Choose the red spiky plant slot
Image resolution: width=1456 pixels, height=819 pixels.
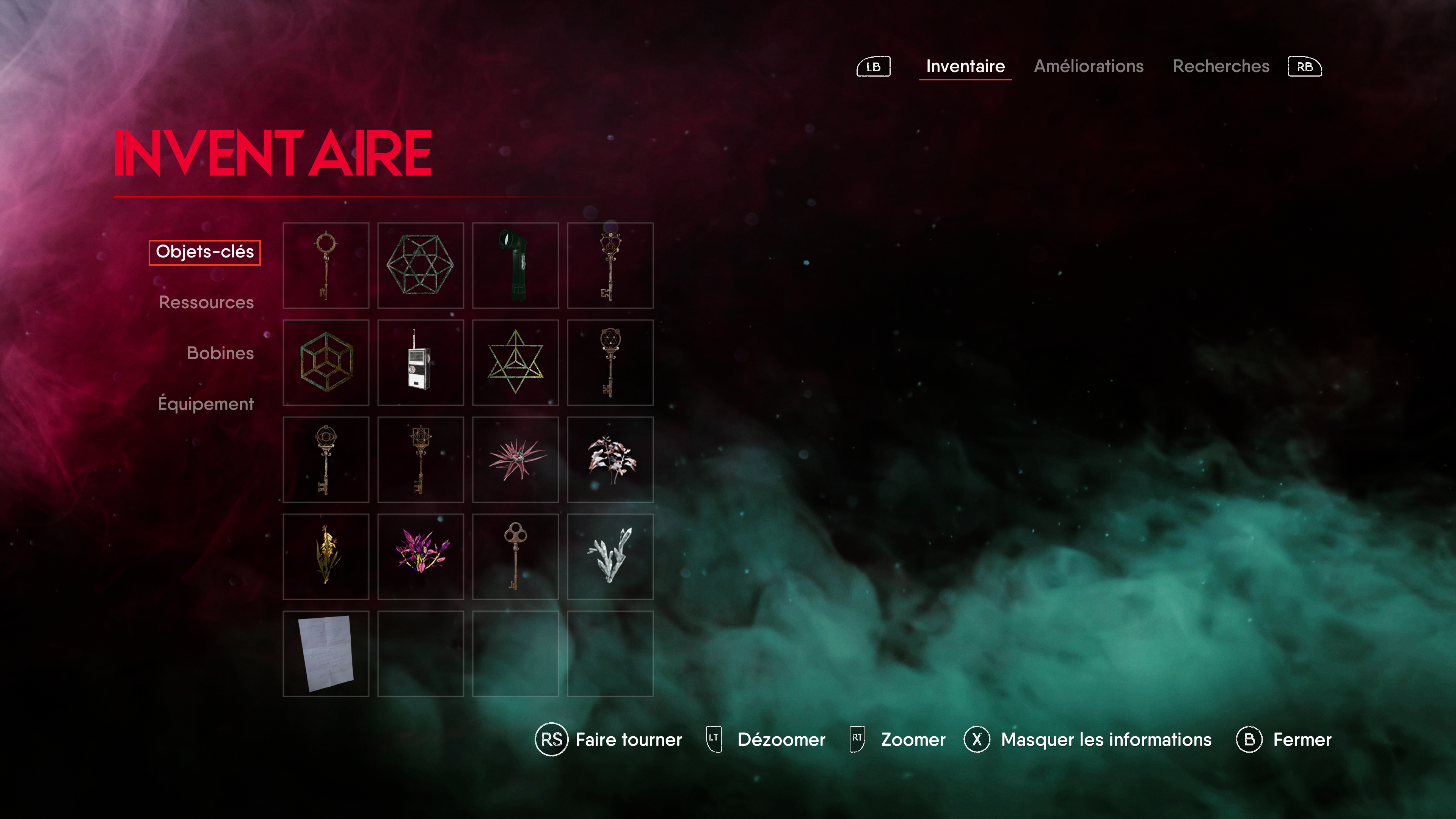coord(515,460)
